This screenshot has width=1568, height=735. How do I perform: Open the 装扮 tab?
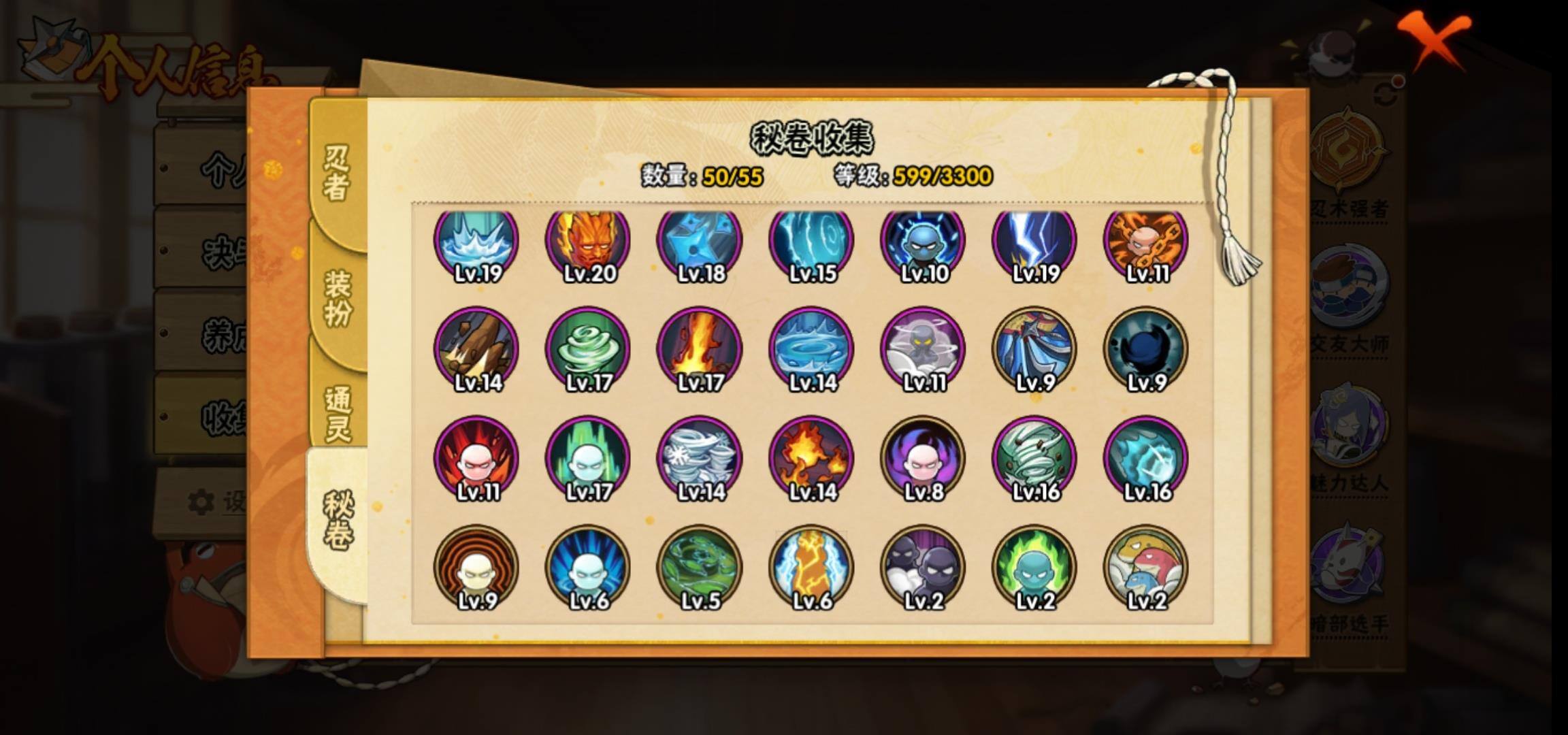(x=338, y=297)
